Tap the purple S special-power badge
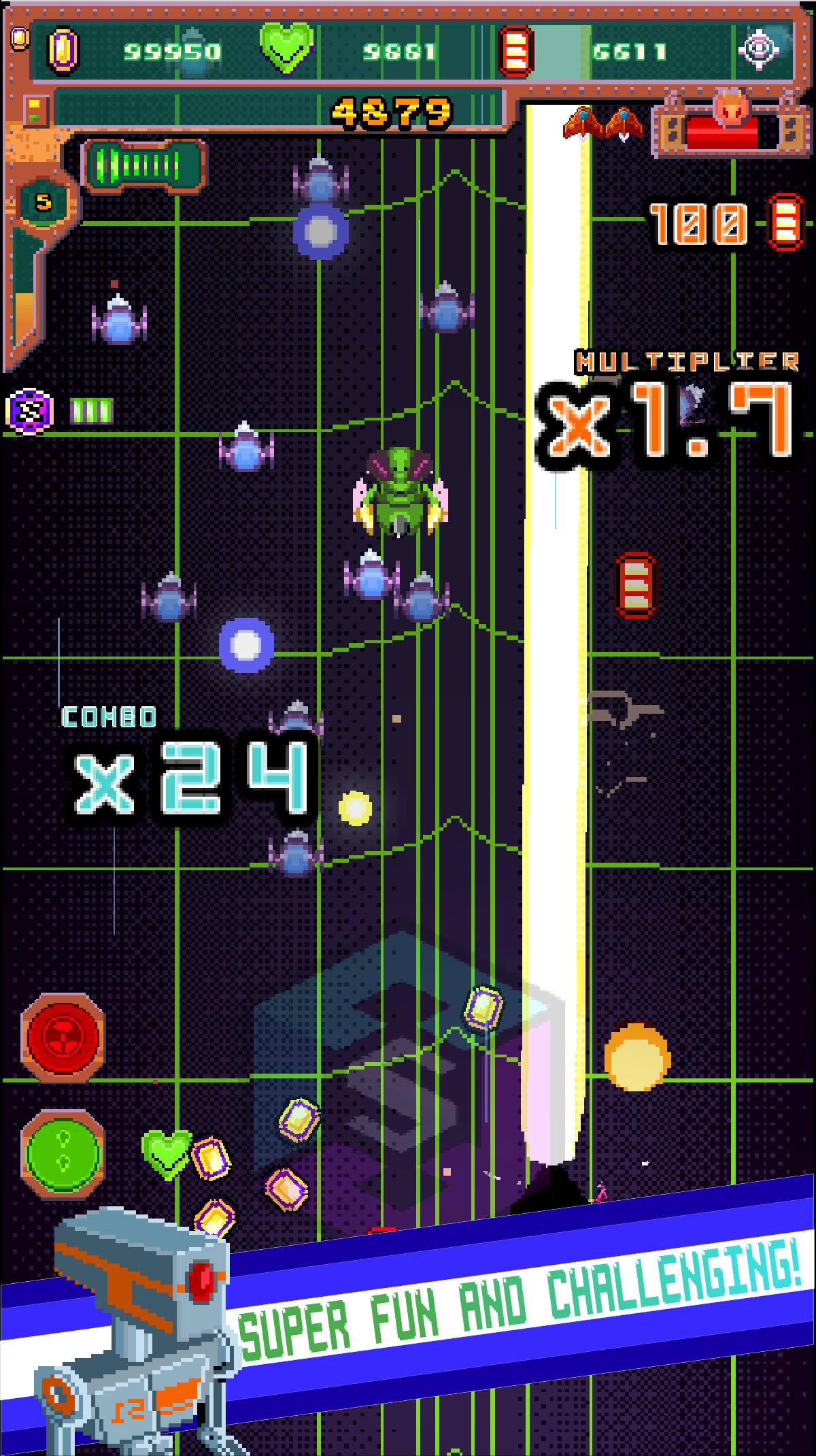The image size is (816, 1456). pos(30,410)
